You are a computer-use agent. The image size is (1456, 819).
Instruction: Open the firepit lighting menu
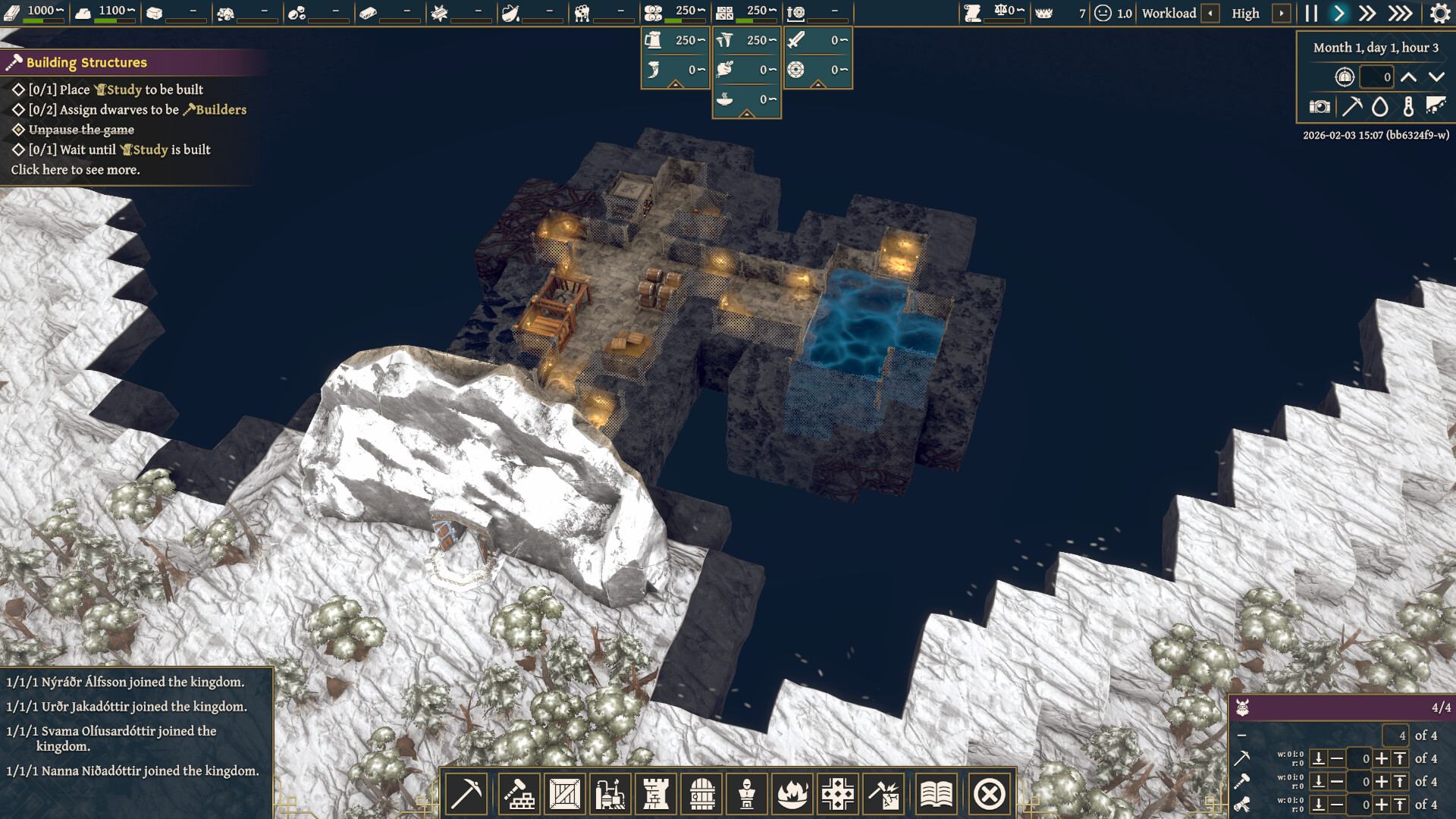pyautogui.click(x=793, y=793)
